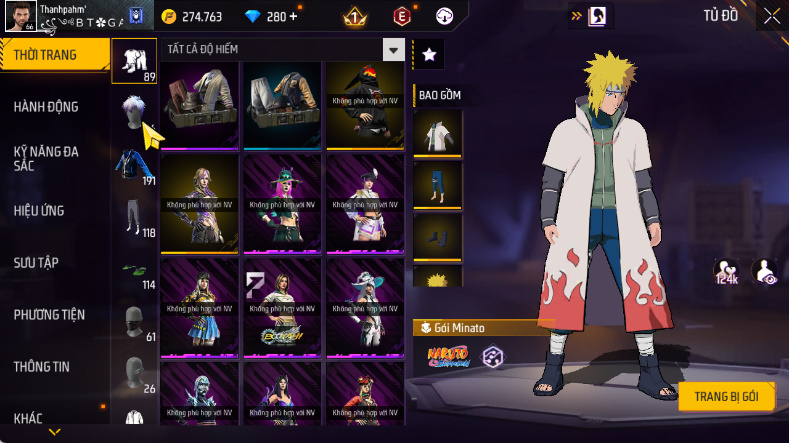Open the rarity filter dropdown Tất Cả Độ Hiếm
This screenshot has width=789, height=443.
394,50
